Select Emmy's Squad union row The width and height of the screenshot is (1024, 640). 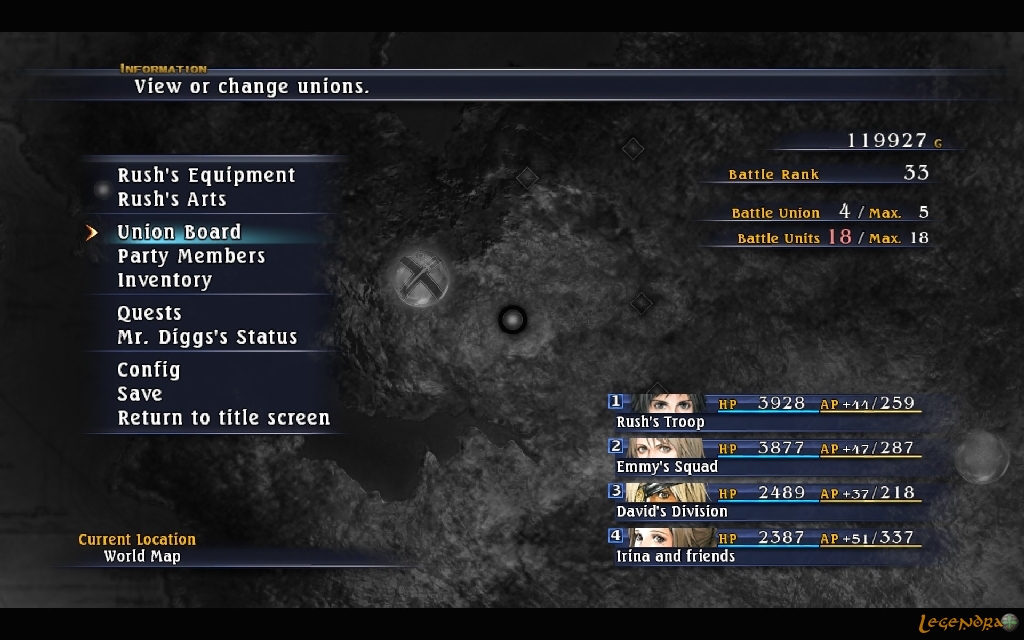click(x=764, y=456)
